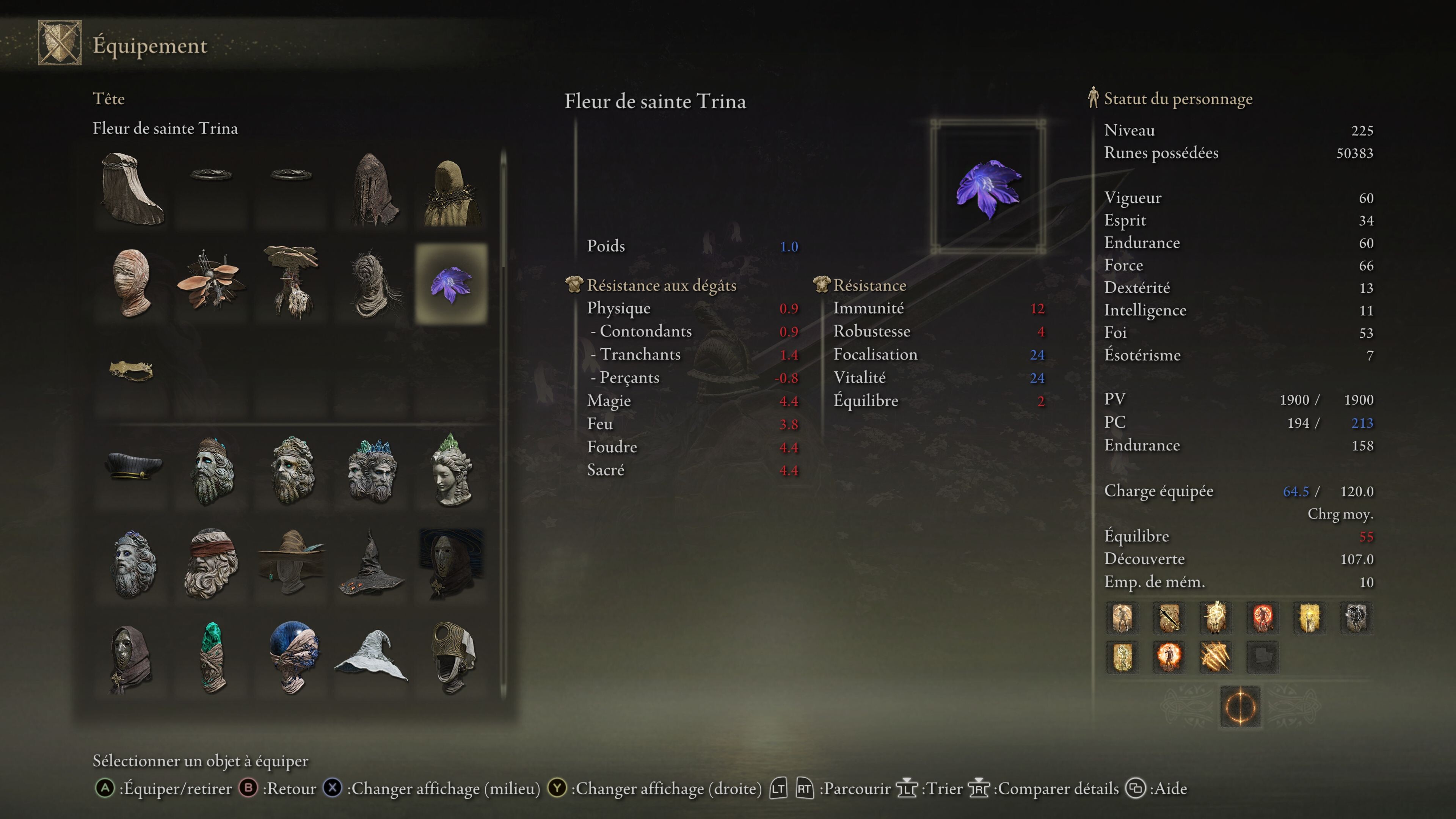Equip the green crystal wrapped headpiece
This screenshot has height=819, width=1456.
pos(212,657)
